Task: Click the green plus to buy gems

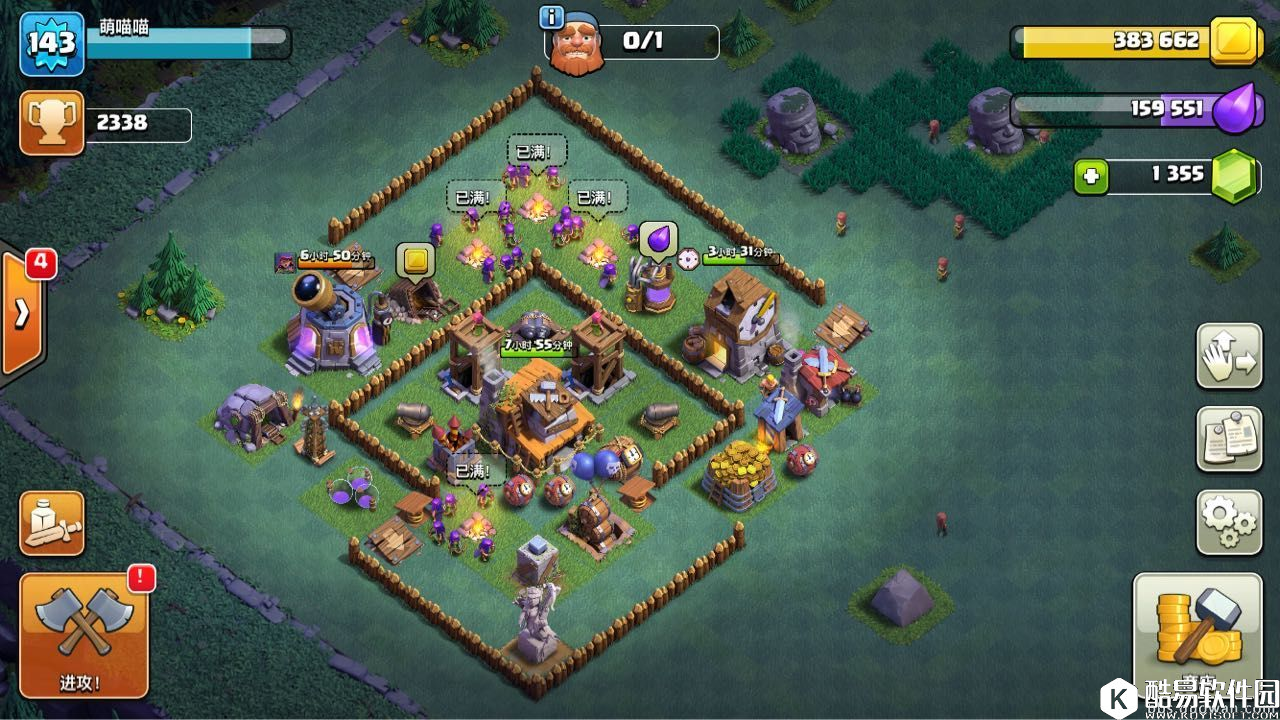Action: click(1091, 177)
